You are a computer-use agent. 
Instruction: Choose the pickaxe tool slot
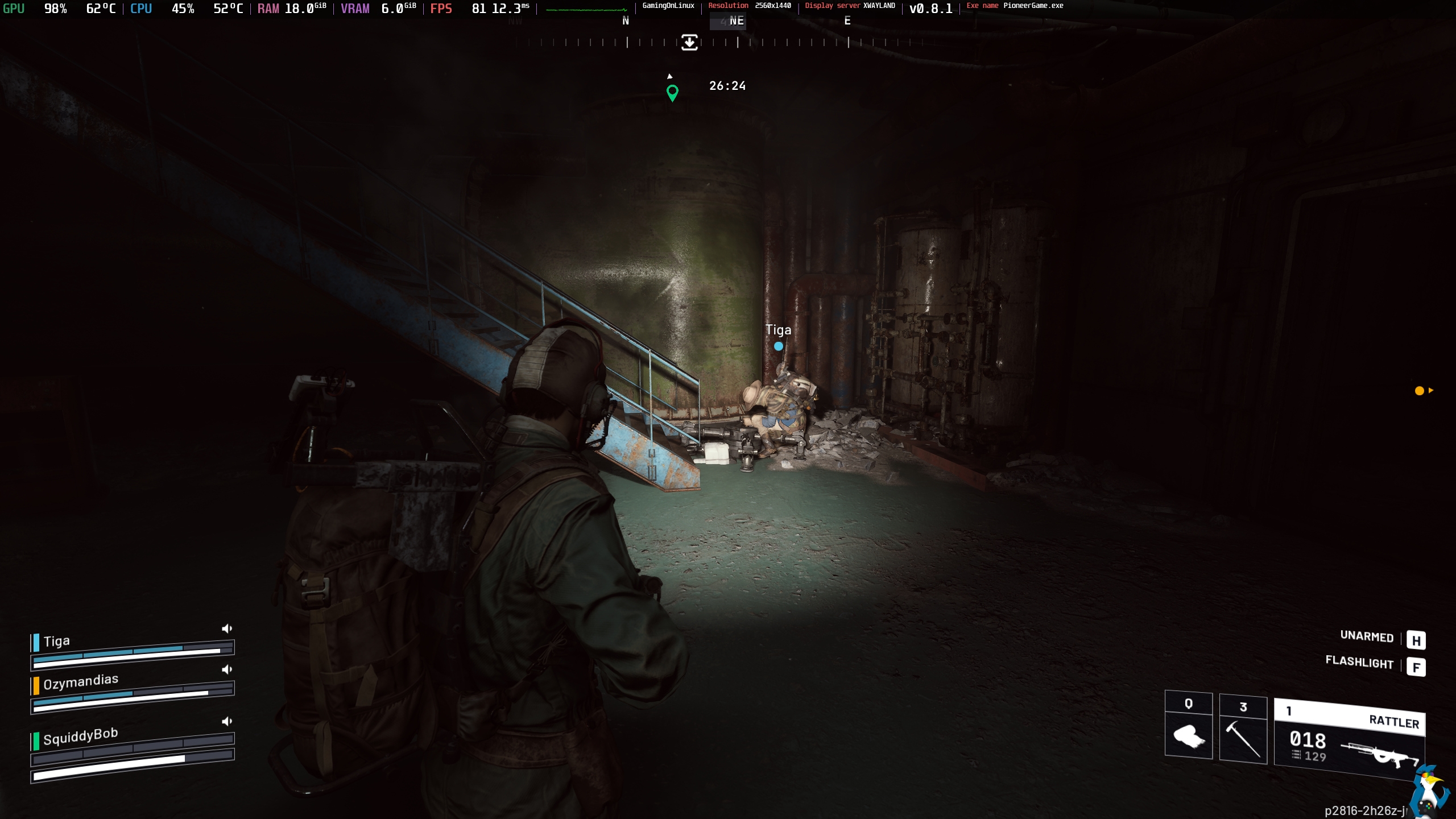coord(1243,731)
